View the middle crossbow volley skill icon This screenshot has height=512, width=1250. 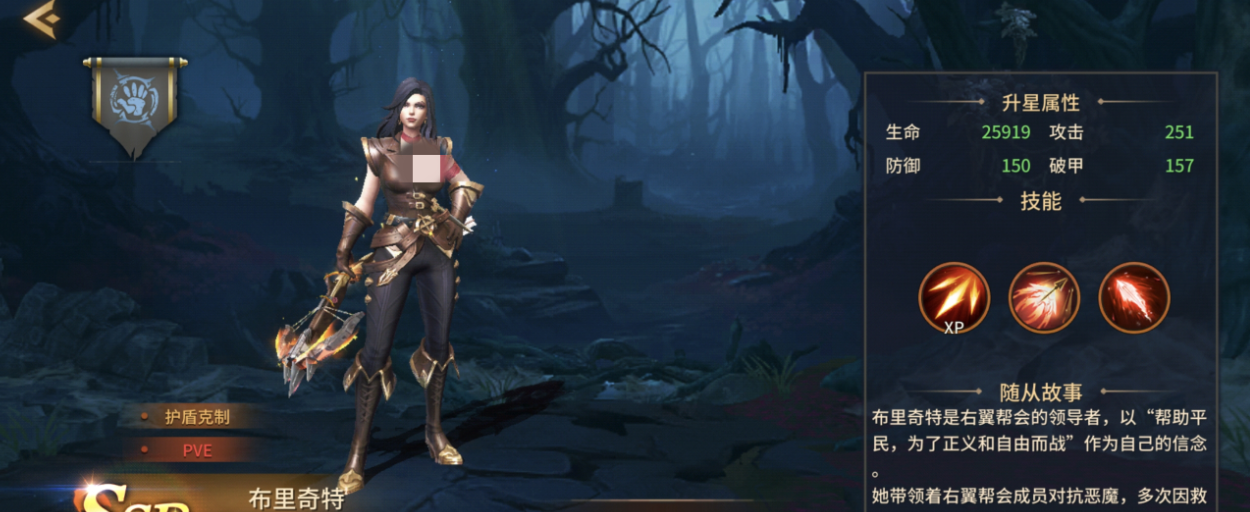pyautogui.click(x=1044, y=297)
